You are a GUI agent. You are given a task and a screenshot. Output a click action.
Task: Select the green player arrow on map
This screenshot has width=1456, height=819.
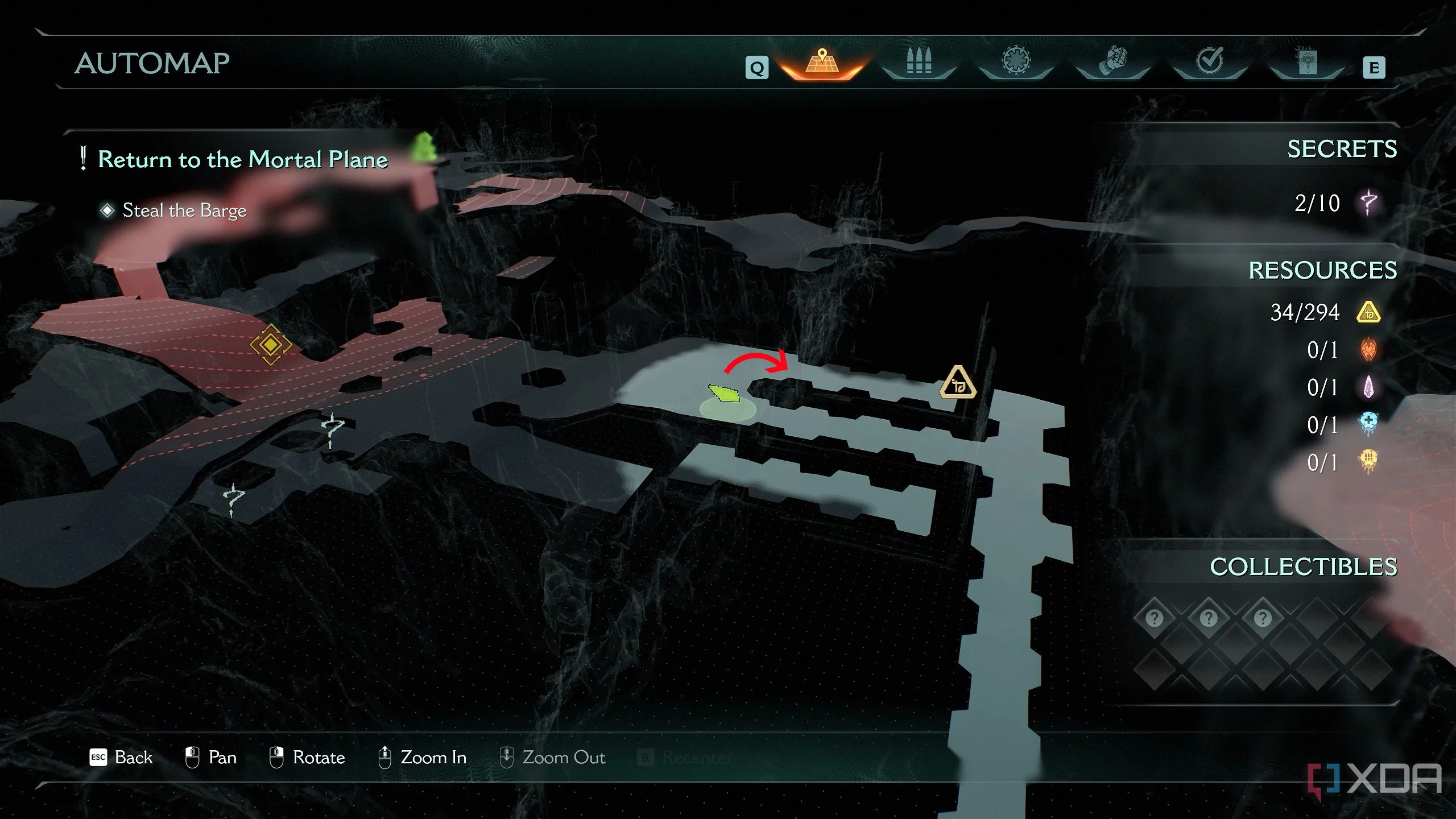(x=724, y=393)
